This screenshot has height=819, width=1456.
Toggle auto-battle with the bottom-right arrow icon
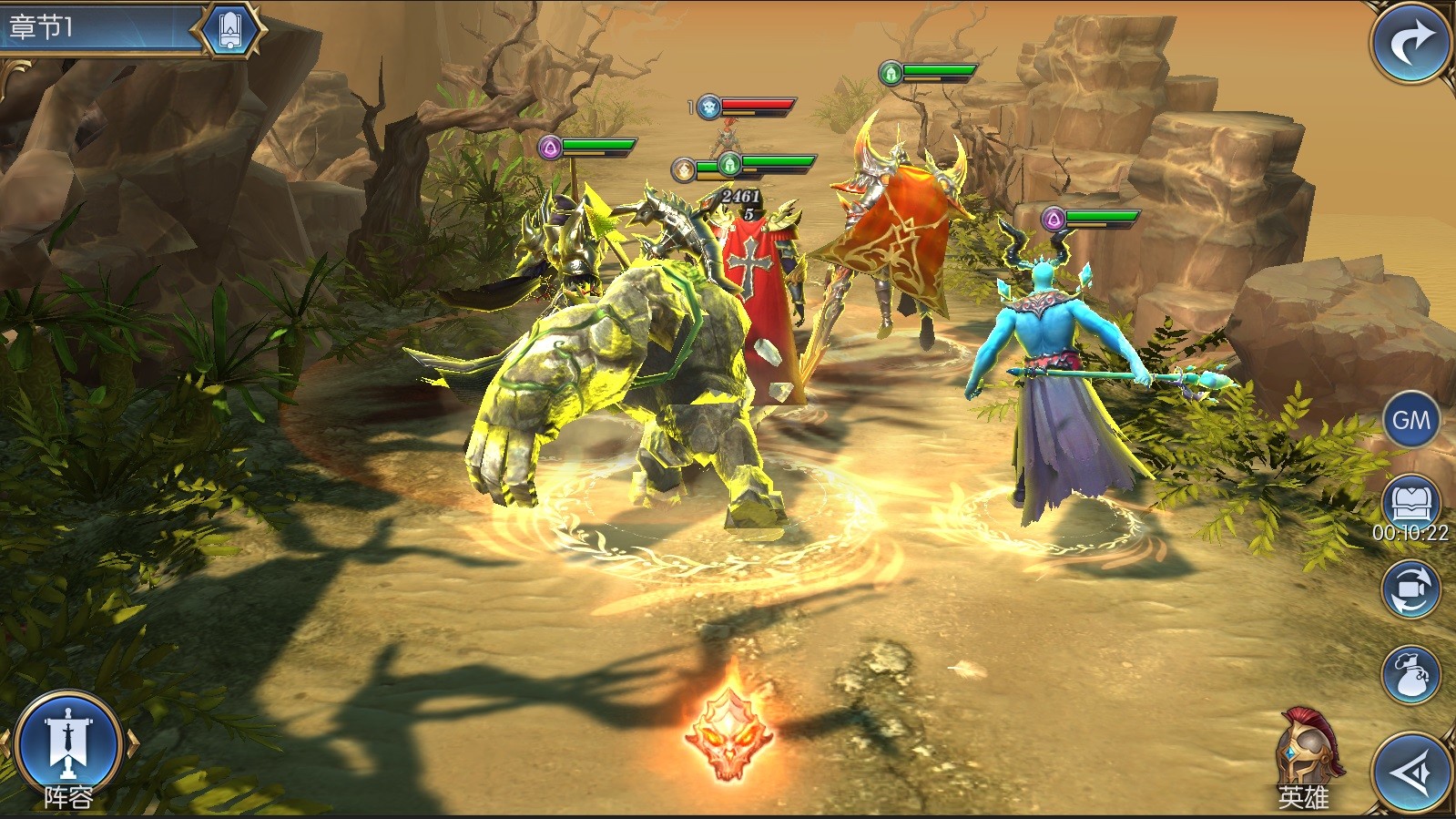[1411, 771]
